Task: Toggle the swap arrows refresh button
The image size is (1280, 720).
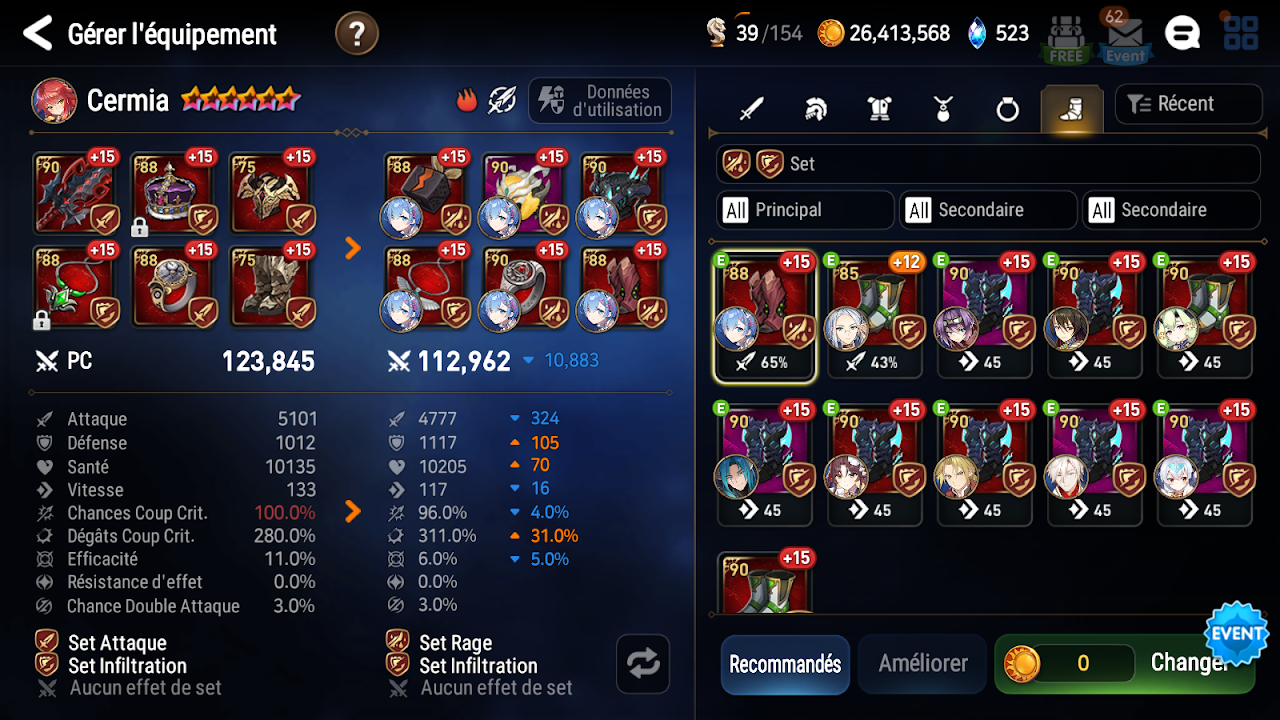Action: pyautogui.click(x=643, y=663)
